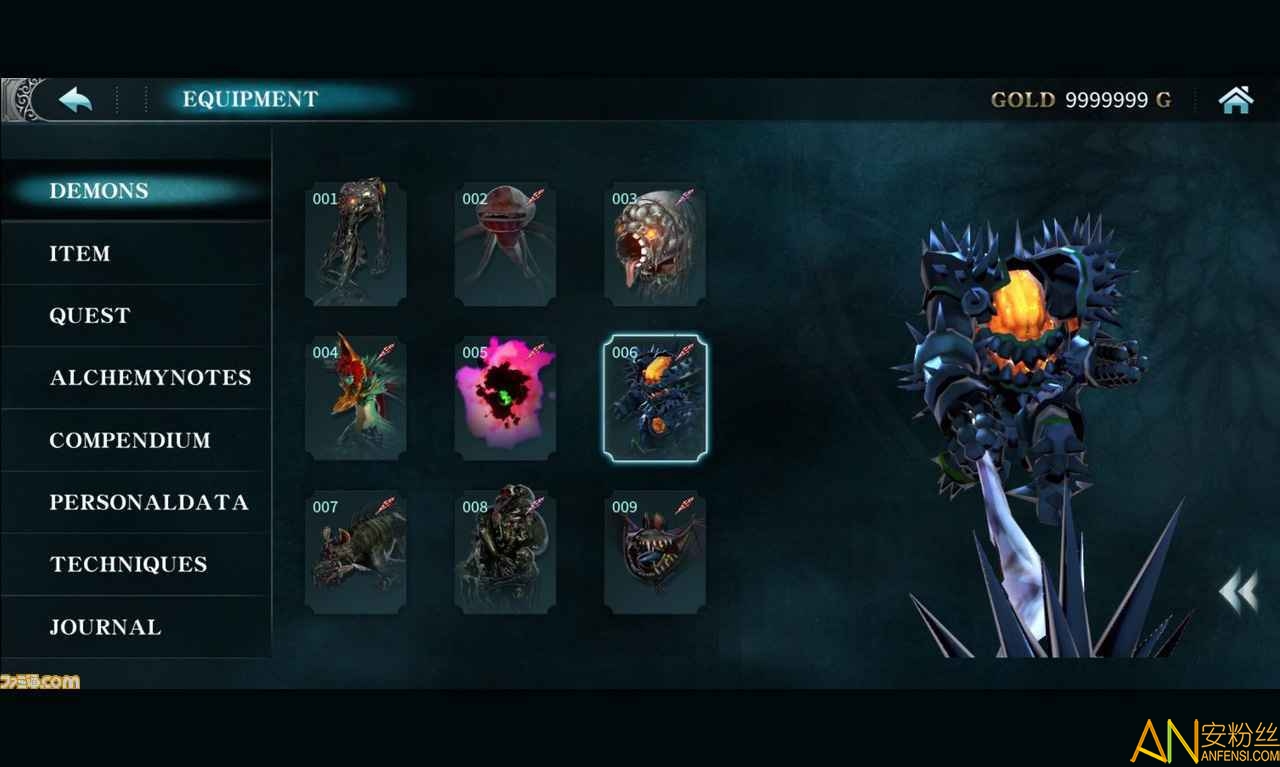This screenshot has width=1280, height=767.
Task: Open the Item category
Action: [x=80, y=254]
